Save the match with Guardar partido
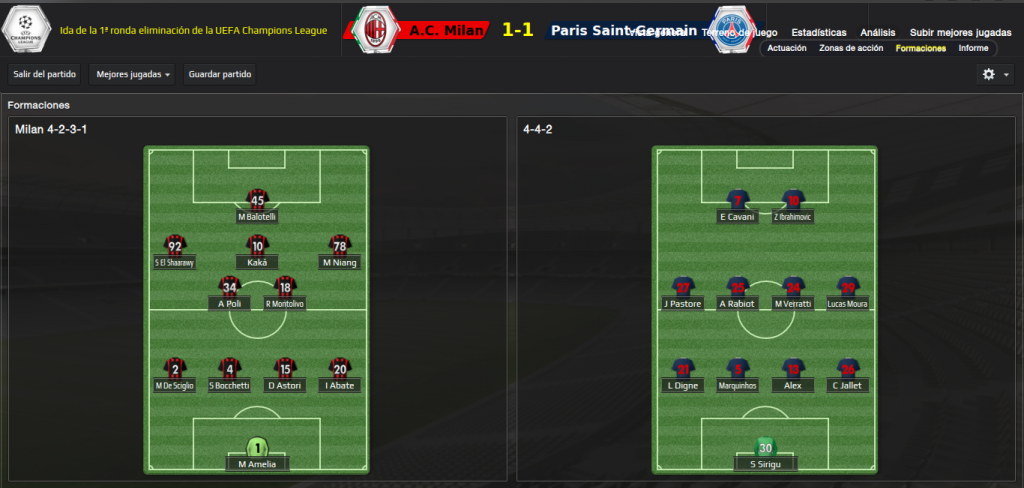This screenshot has height=488, width=1024. [x=220, y=74]
